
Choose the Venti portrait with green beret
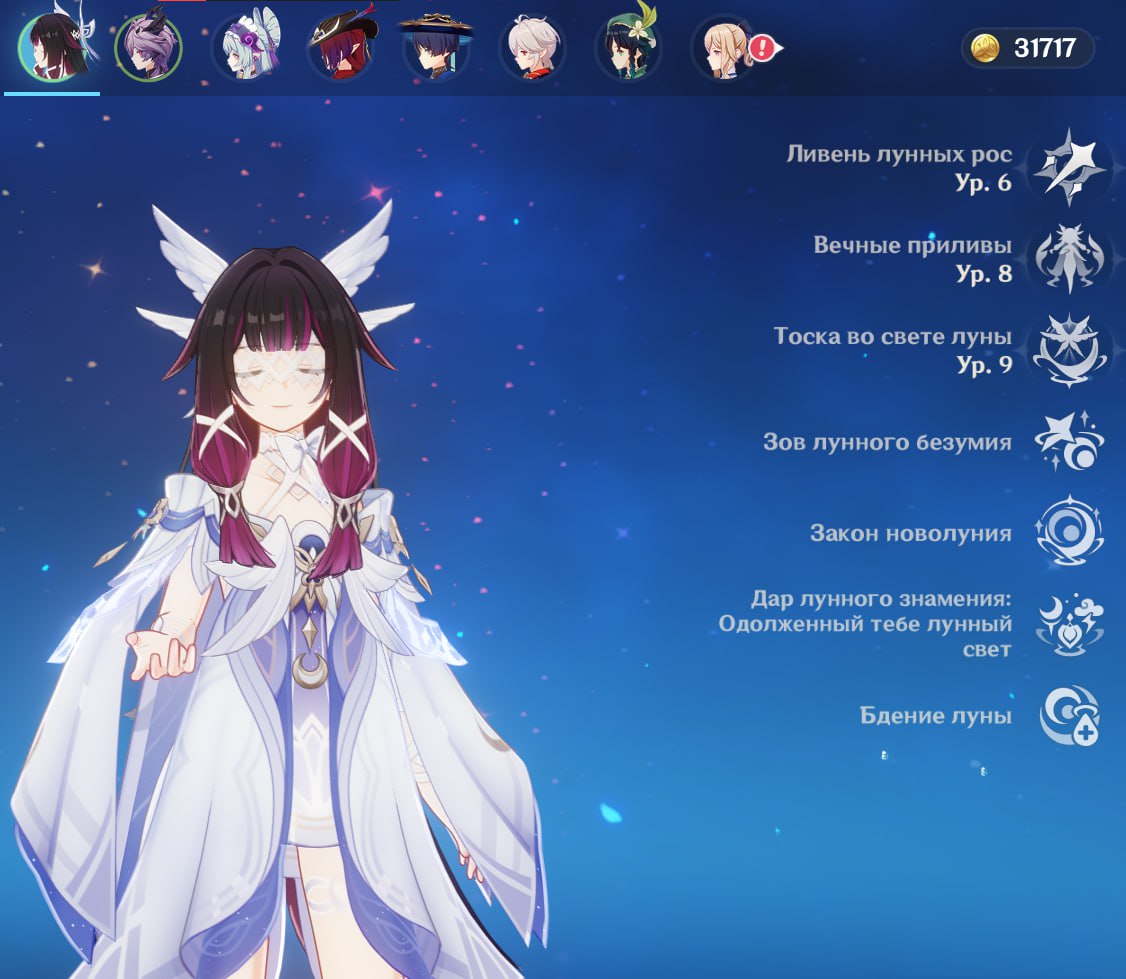(x=628, y=48)
